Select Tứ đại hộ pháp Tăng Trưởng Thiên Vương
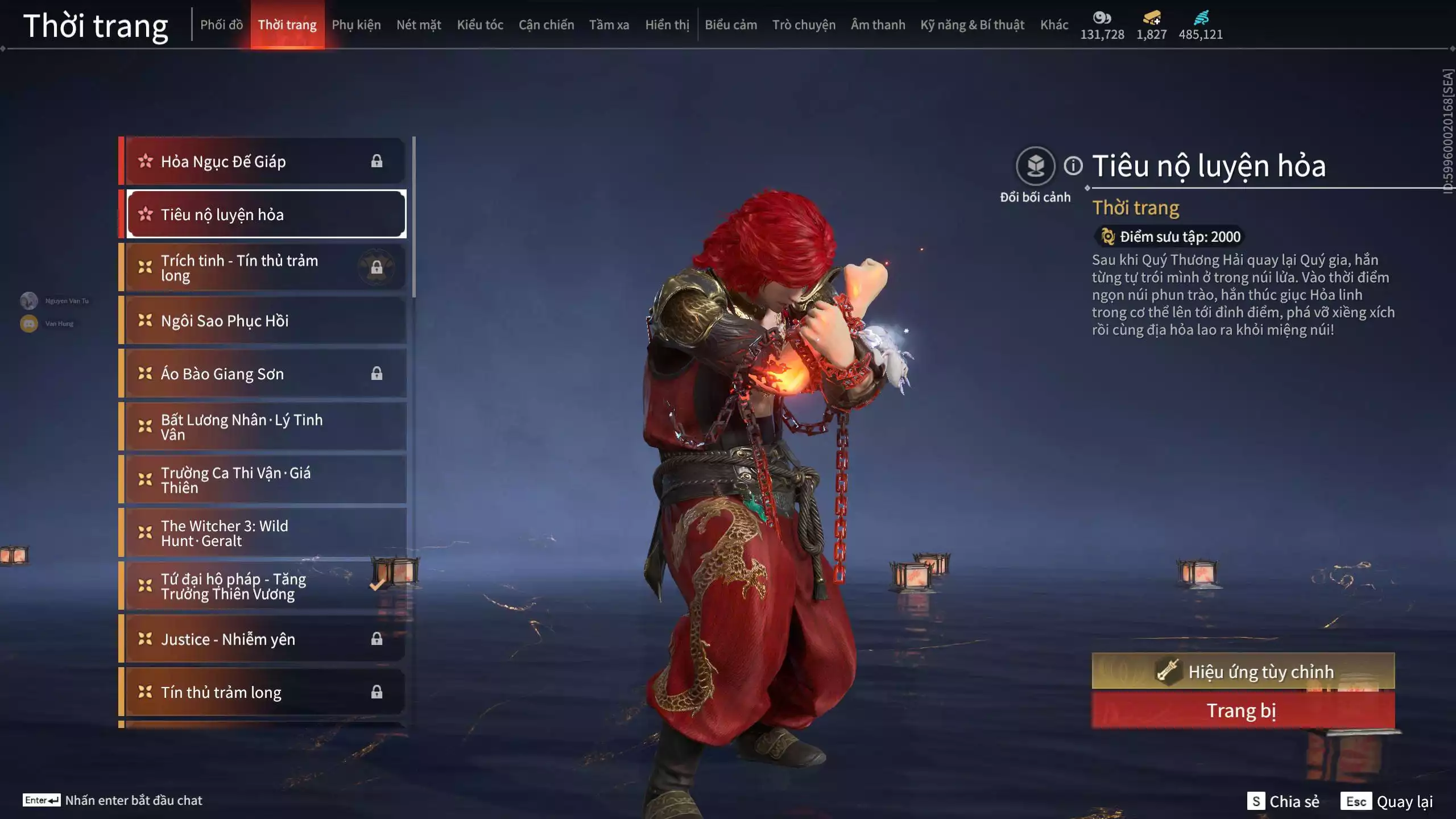Viewport: 1456px width, 819px height. click(x=264, y=586)
